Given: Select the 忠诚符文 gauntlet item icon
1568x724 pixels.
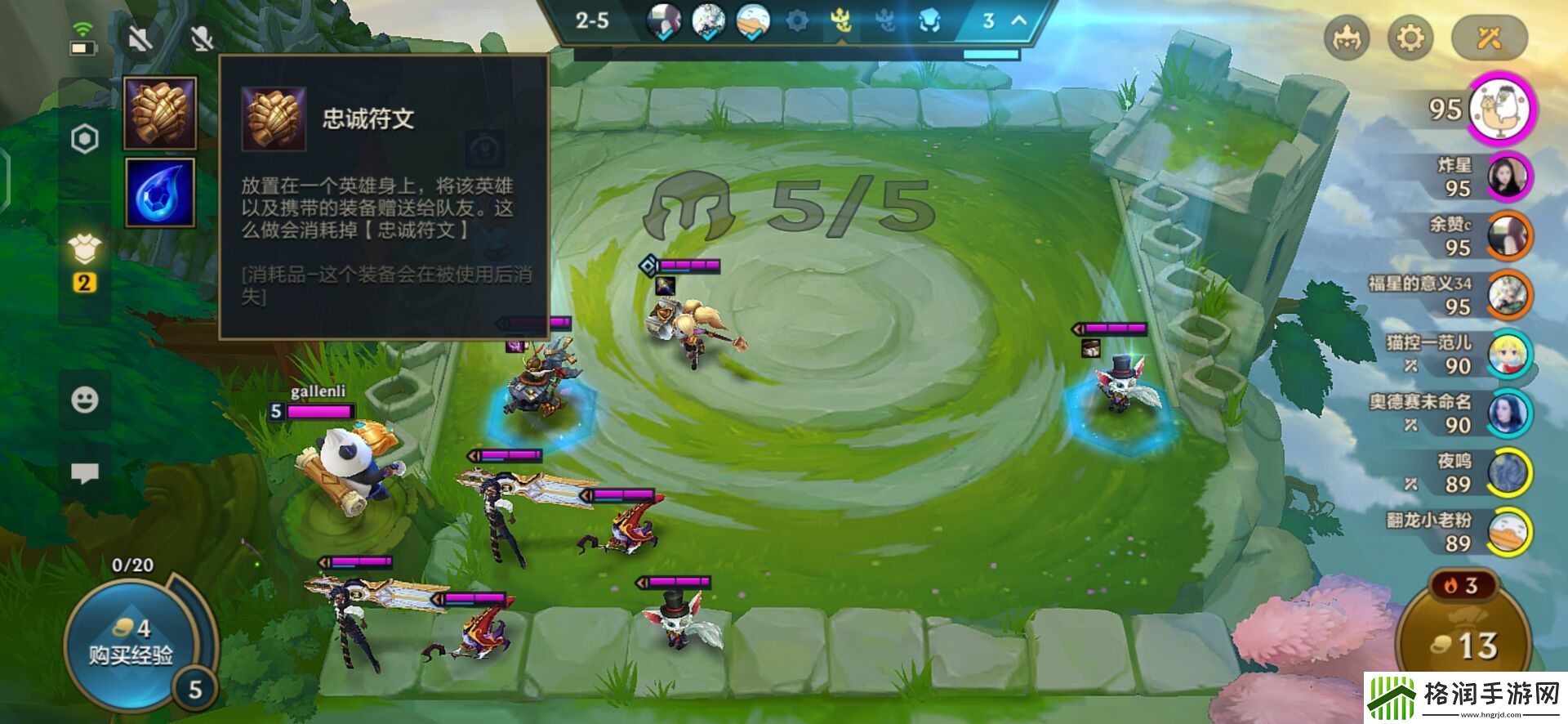Looking at the screenshot, I should [159, 114].
